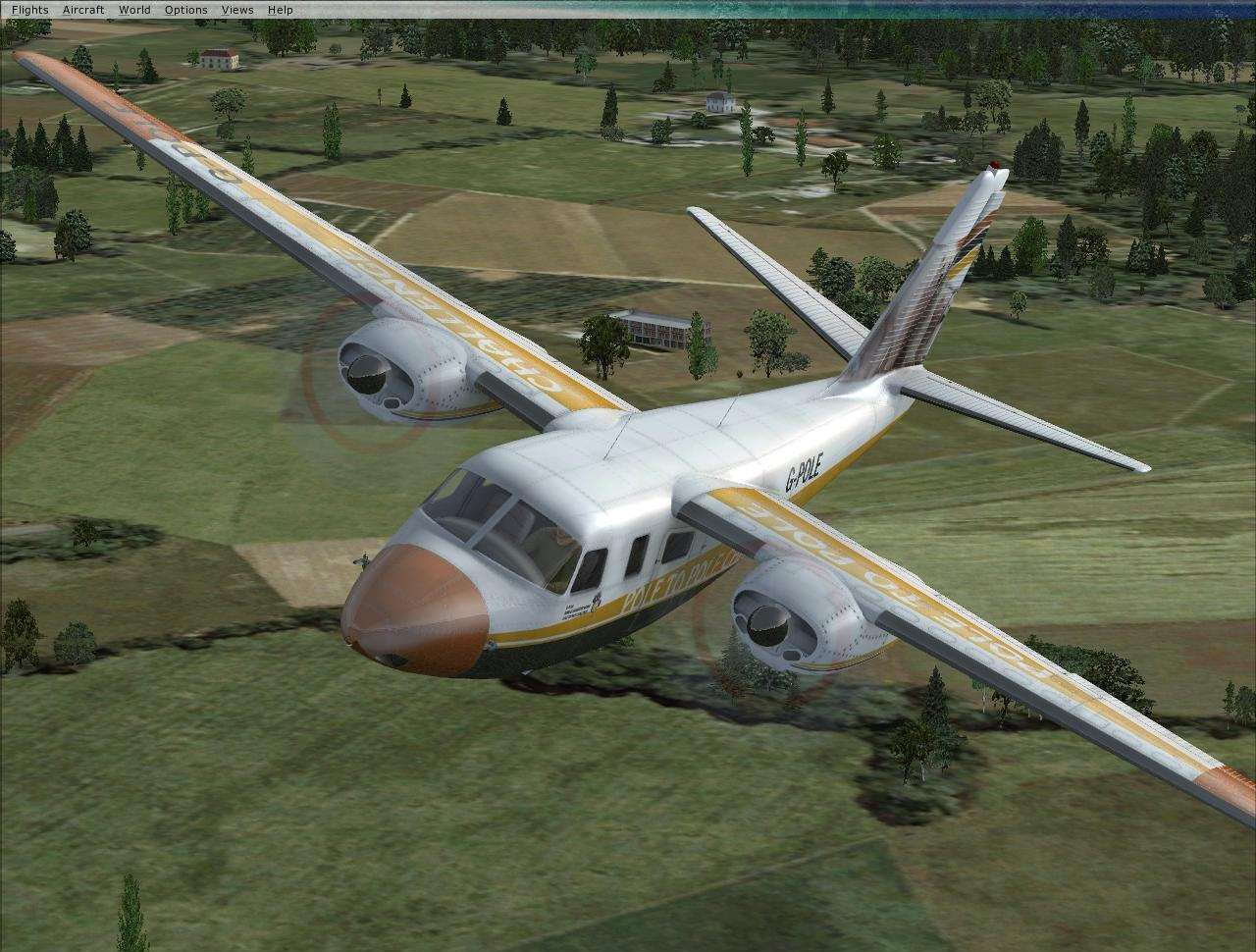Open the Views menu
1256x952 pixels.
[236, 9]
